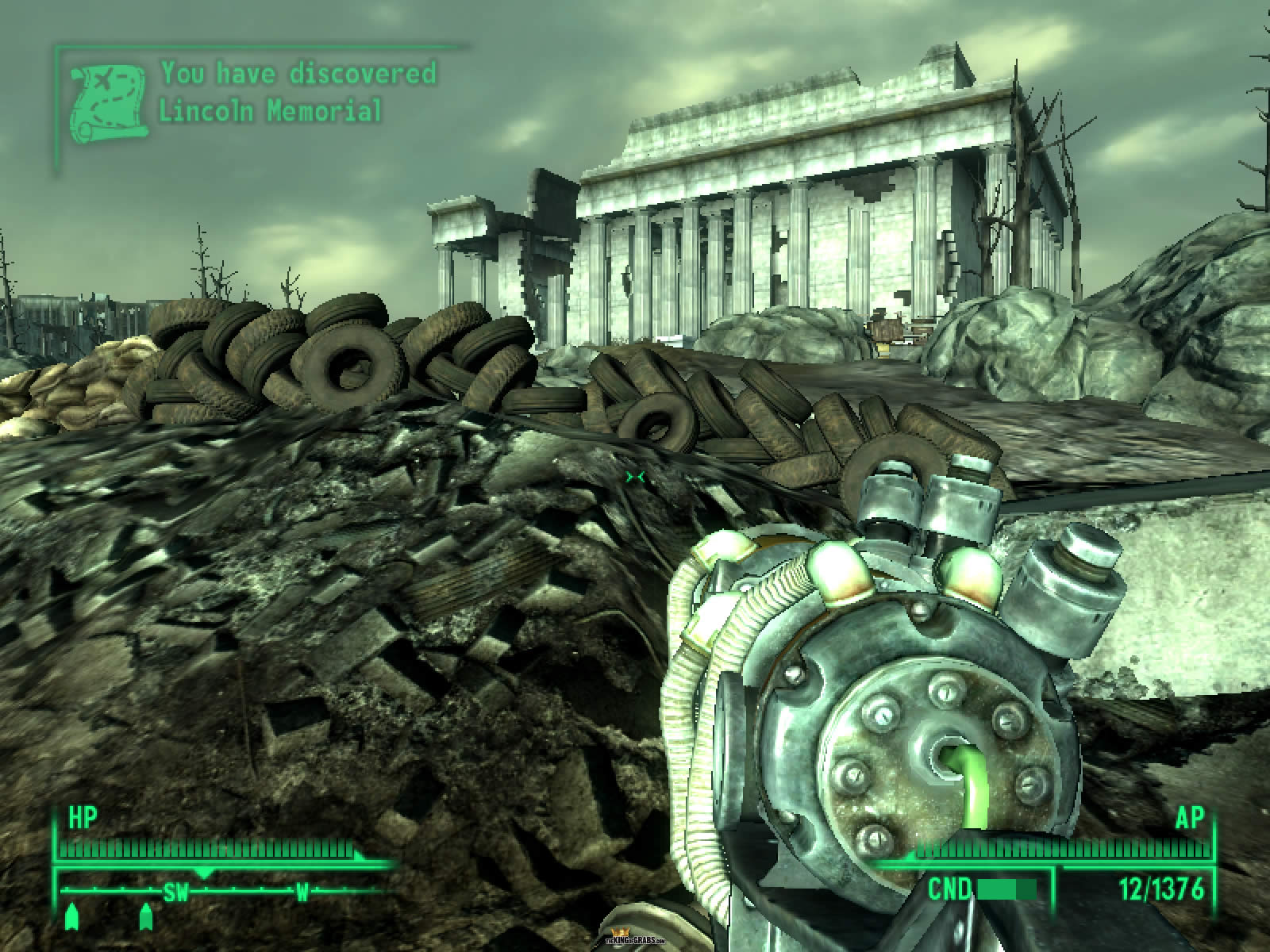The image size is (1270, 952).
Task: Select the Lincoln Memorial discovery message
Action: point(297,91)
